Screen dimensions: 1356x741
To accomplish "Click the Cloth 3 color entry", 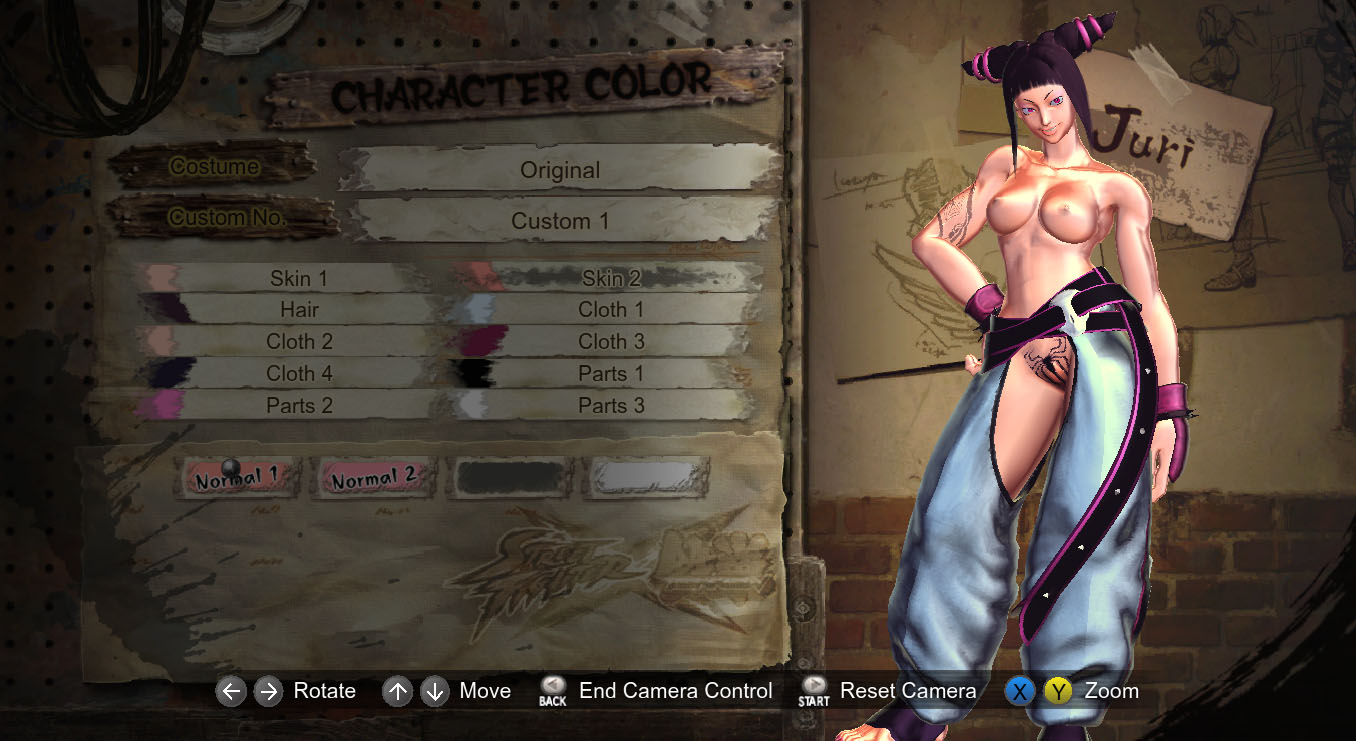I will (611, 342).
